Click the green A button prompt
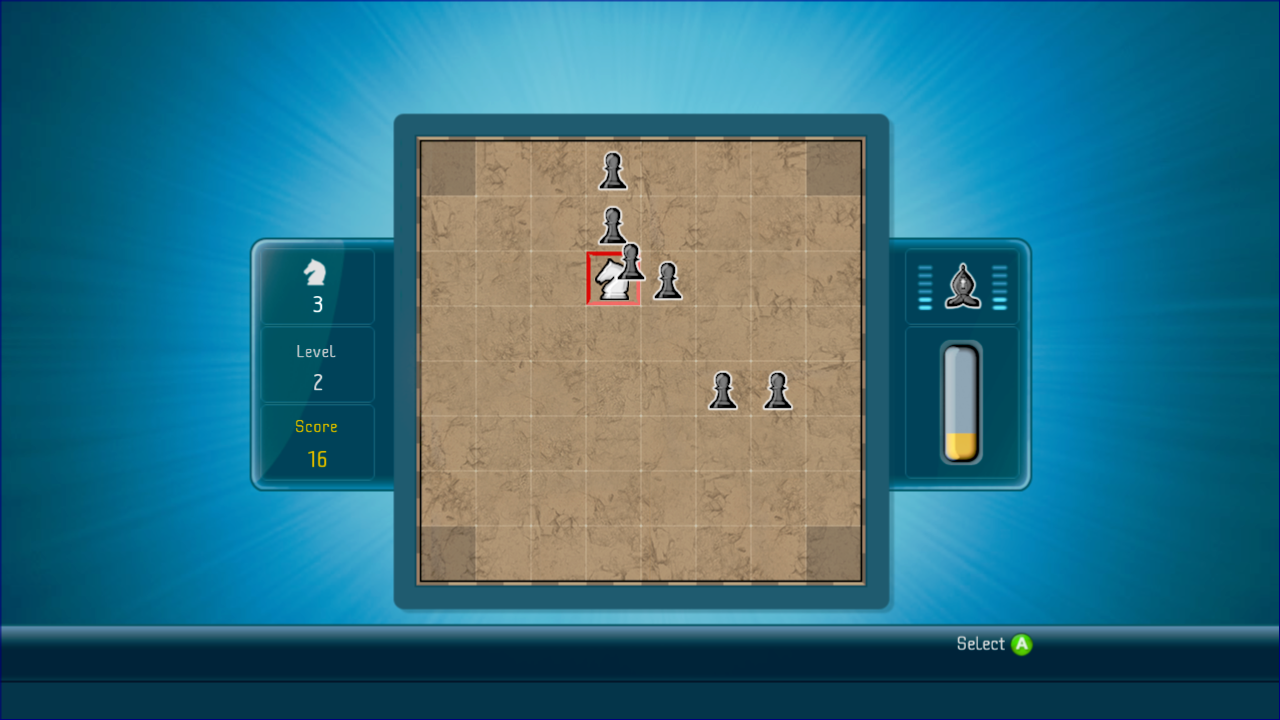 coord(1019,644)
